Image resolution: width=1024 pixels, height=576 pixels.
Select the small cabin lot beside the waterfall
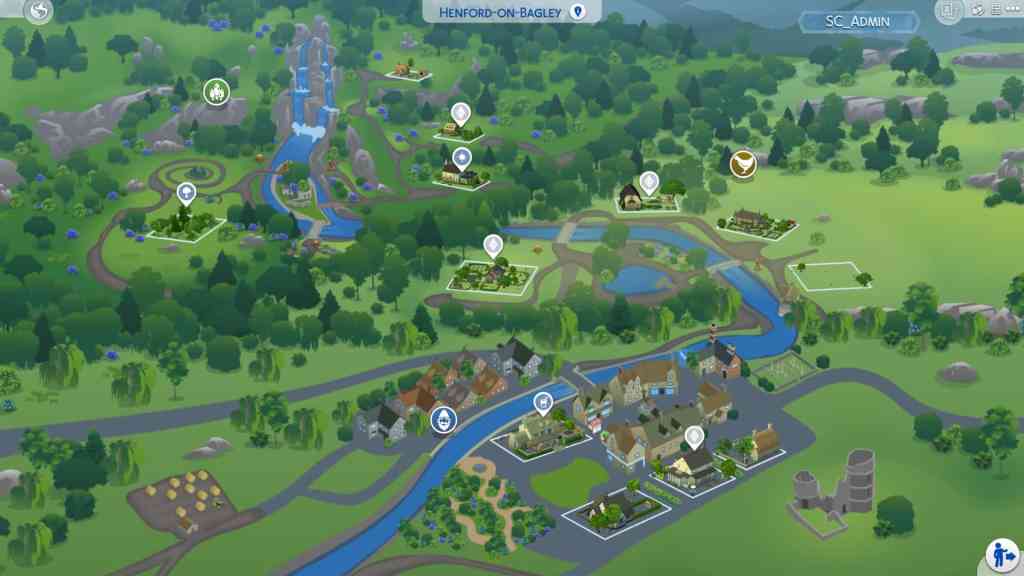[x=408, y=70]
